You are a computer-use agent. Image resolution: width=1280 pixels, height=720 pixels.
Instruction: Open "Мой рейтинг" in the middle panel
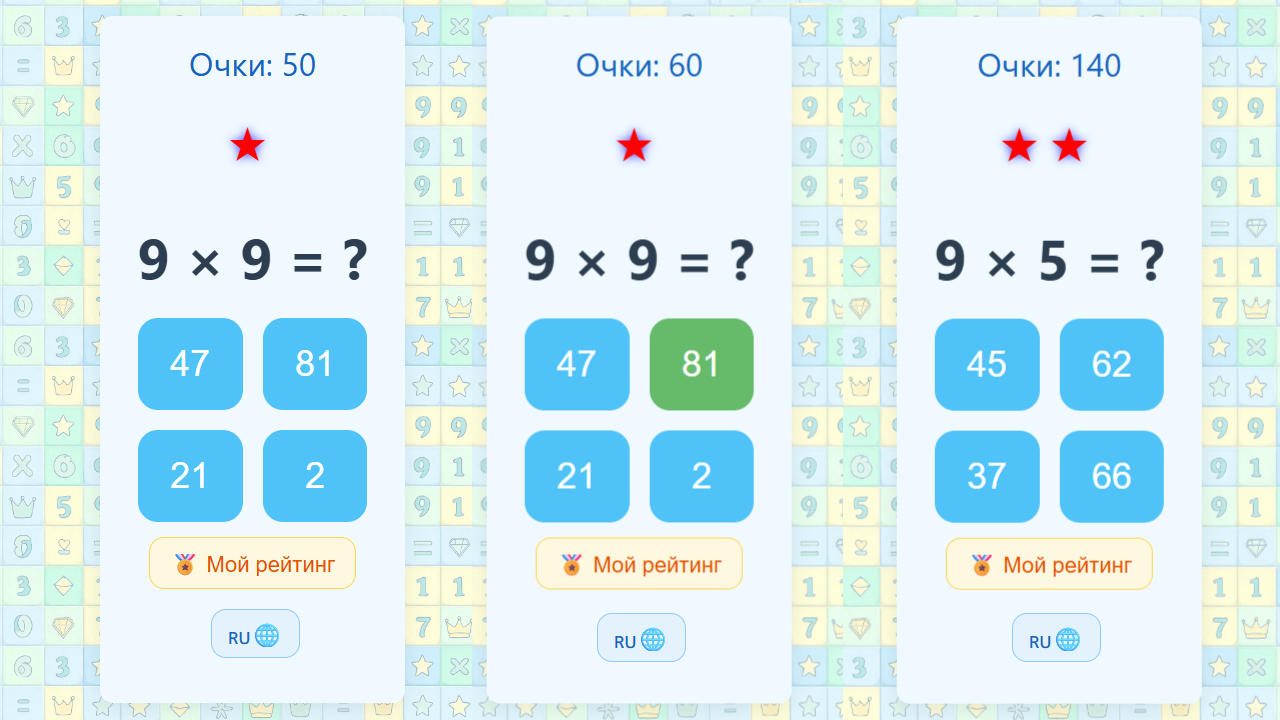click(x=639, y=563)
